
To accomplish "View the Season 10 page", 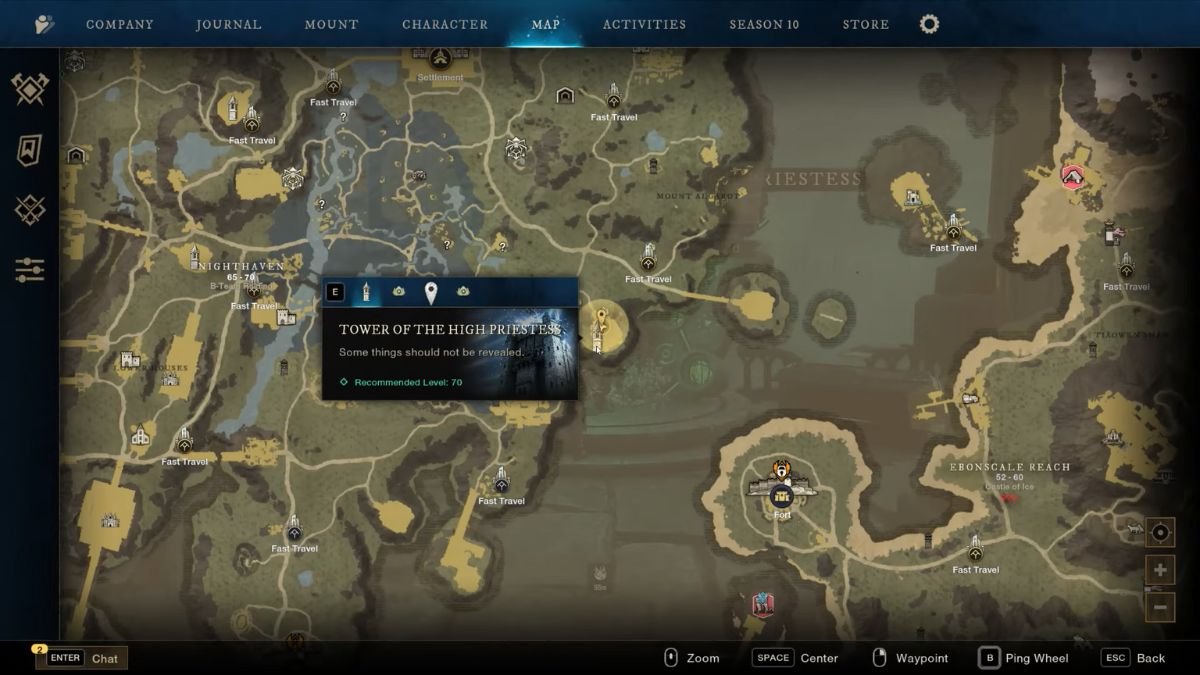I will [x=764, y=24].
